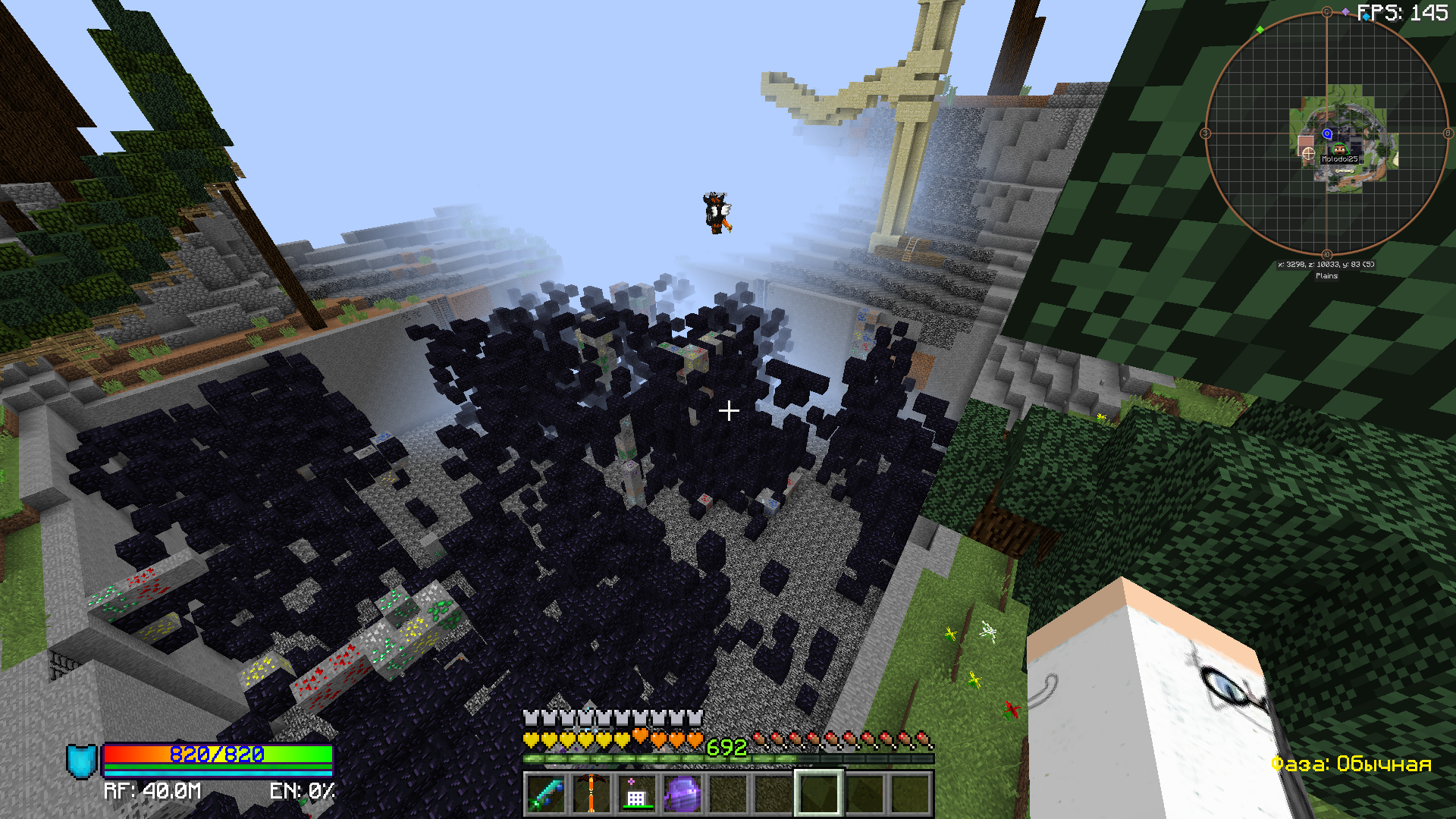
Task: Click the Molodoi25 player head on minimap
Action: tap(1339, 149)
